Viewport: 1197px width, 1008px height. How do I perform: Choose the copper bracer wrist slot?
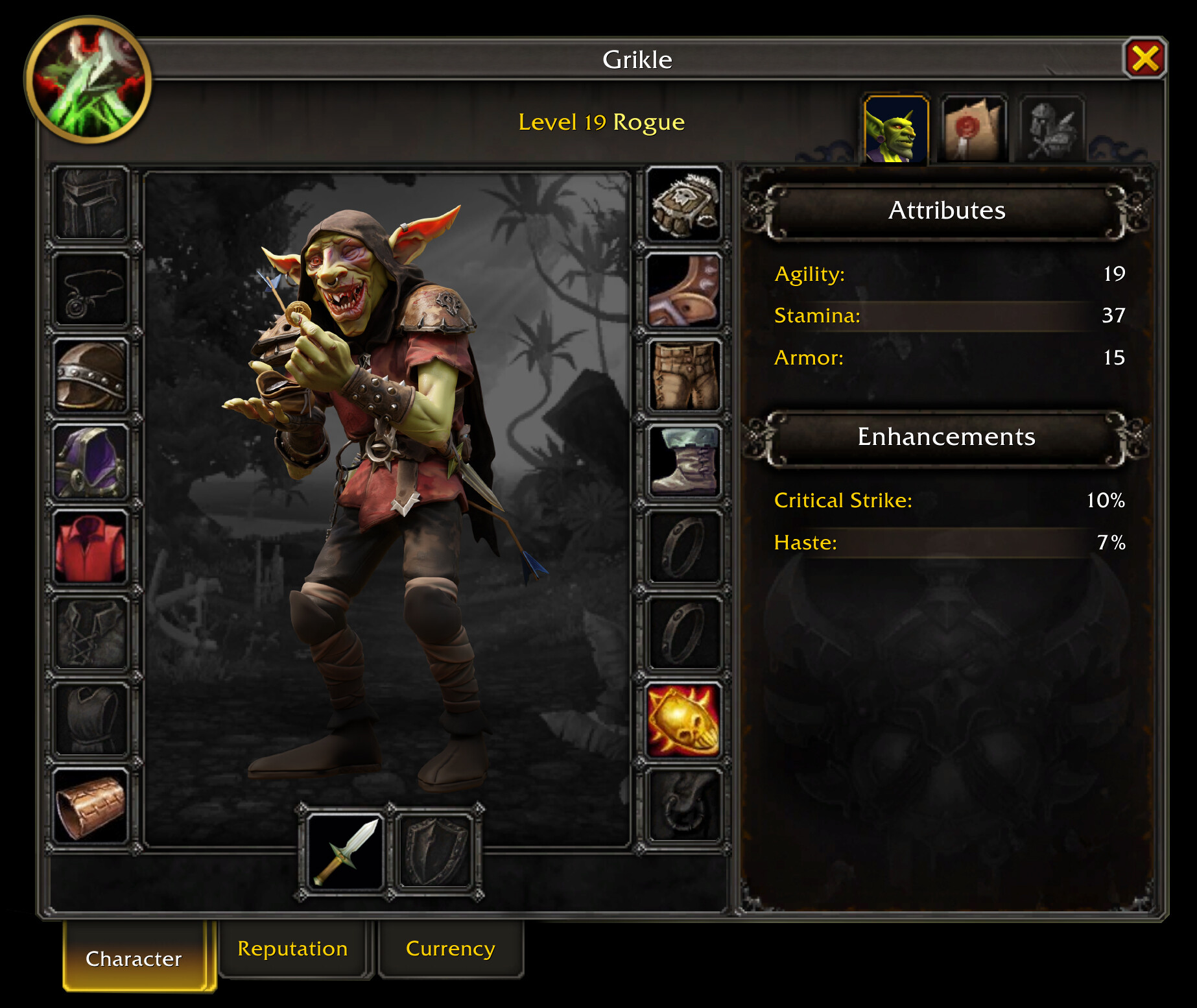(91, 806)
